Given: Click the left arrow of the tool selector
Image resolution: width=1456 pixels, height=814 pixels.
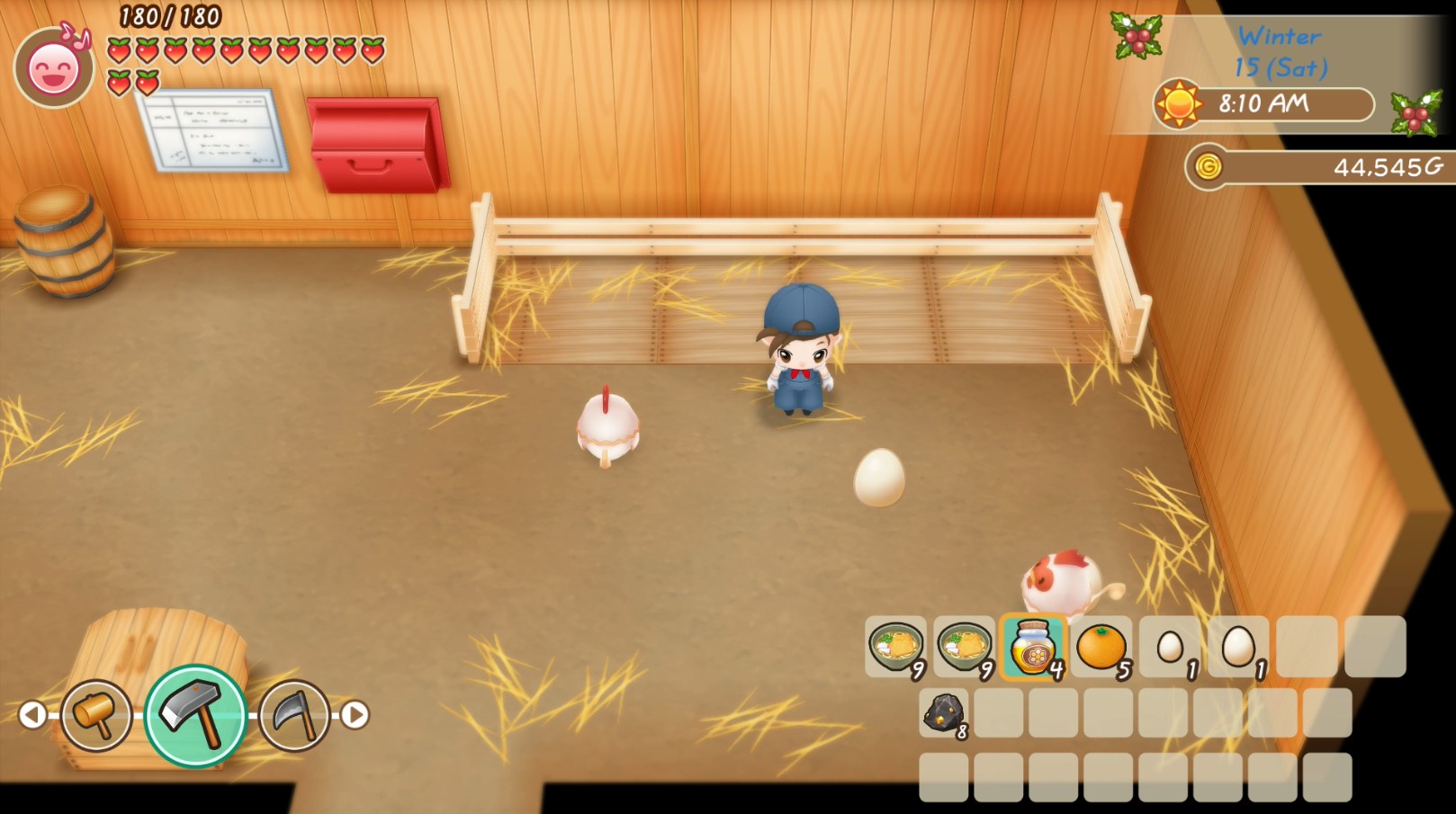Looking at the screenshot, I should point(32,715).
